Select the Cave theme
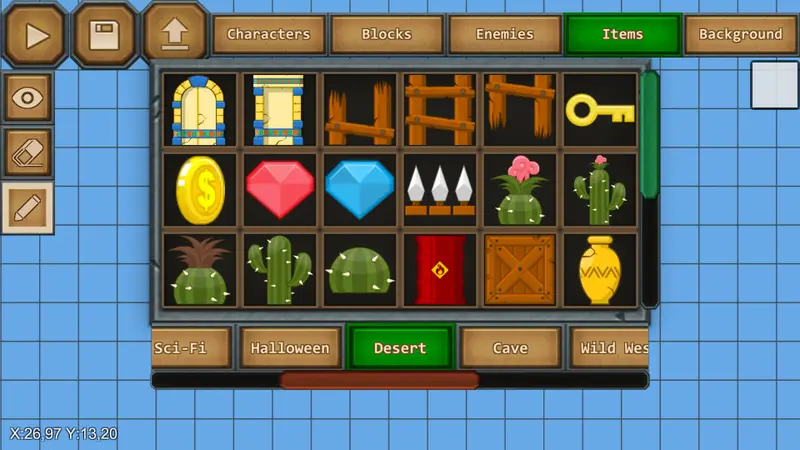Image resolution: width=800 pixels, height=450 pixels. (510, 348)
